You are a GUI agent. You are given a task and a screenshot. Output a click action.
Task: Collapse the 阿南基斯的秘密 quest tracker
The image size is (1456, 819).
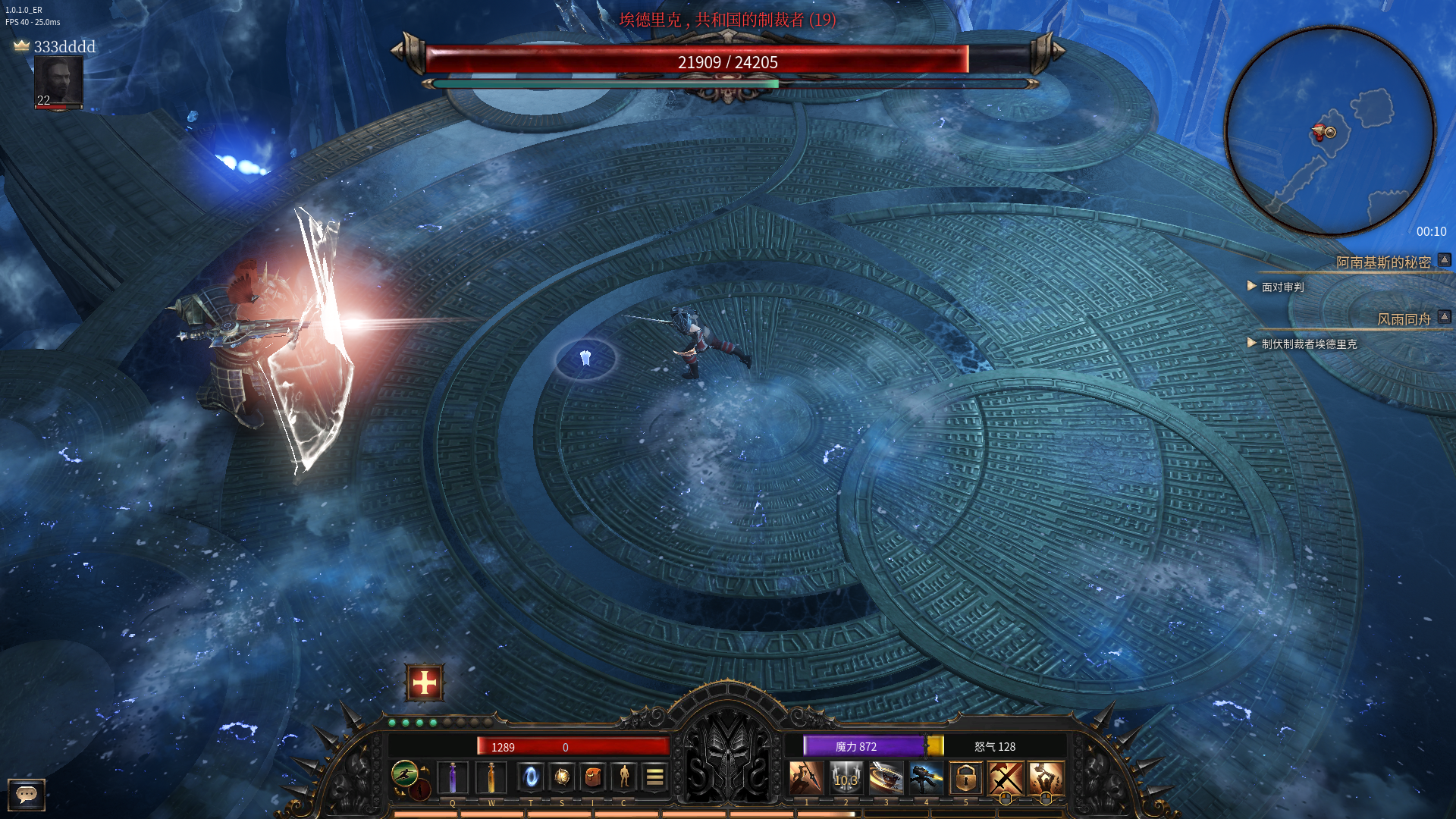tap(1445, 260)
